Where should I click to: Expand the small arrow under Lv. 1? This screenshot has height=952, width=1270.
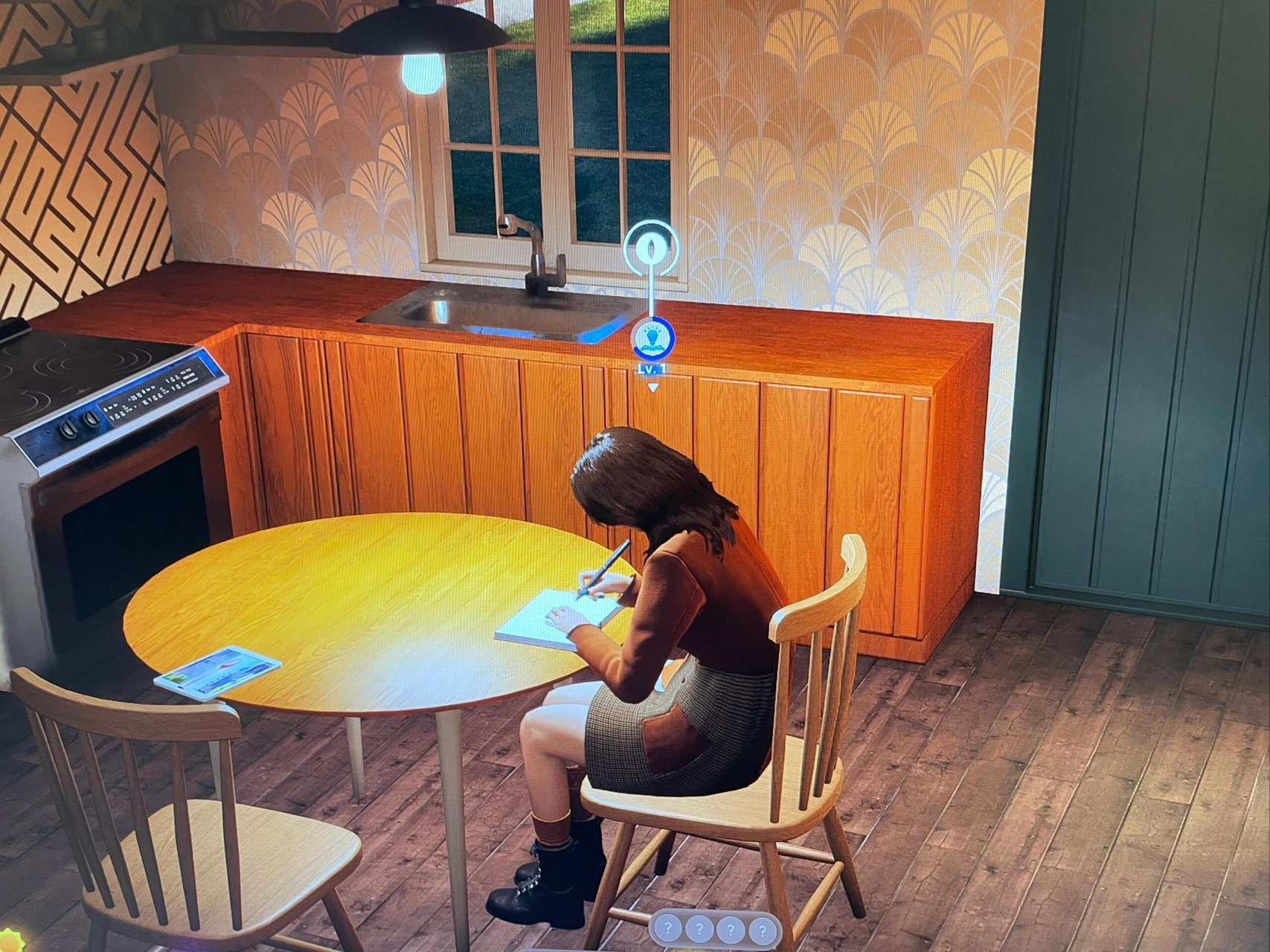coord(652,387)
